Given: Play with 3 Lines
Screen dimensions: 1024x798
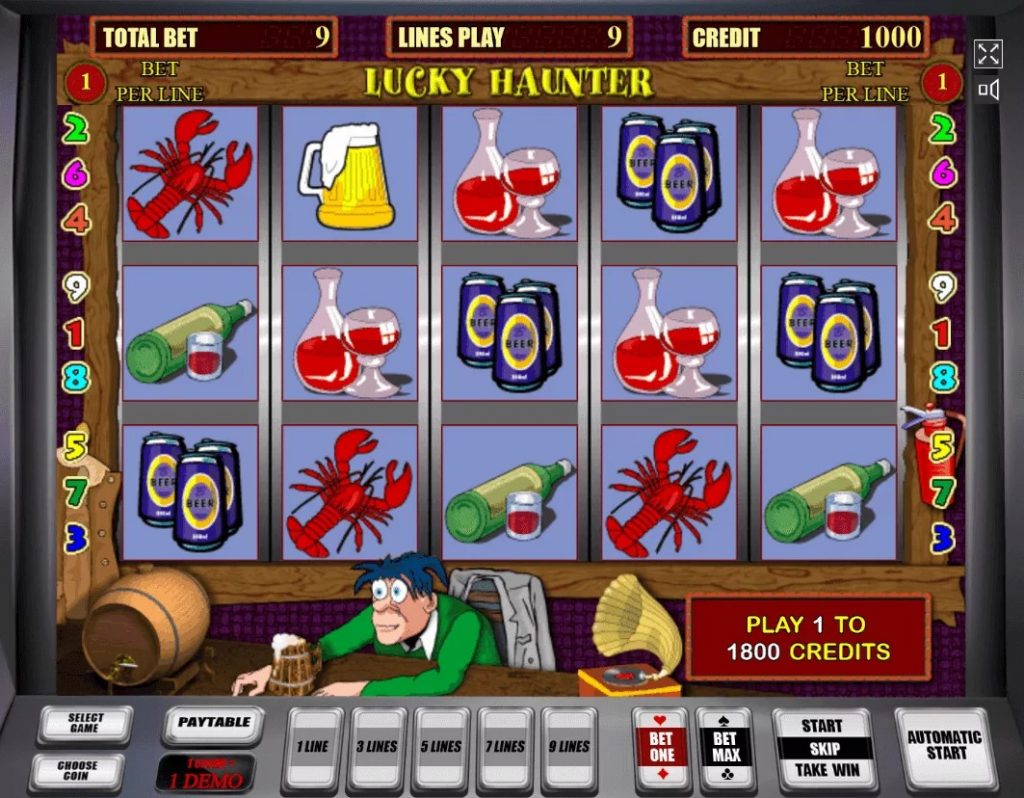Looking at the screenshot, I should 376,748.
